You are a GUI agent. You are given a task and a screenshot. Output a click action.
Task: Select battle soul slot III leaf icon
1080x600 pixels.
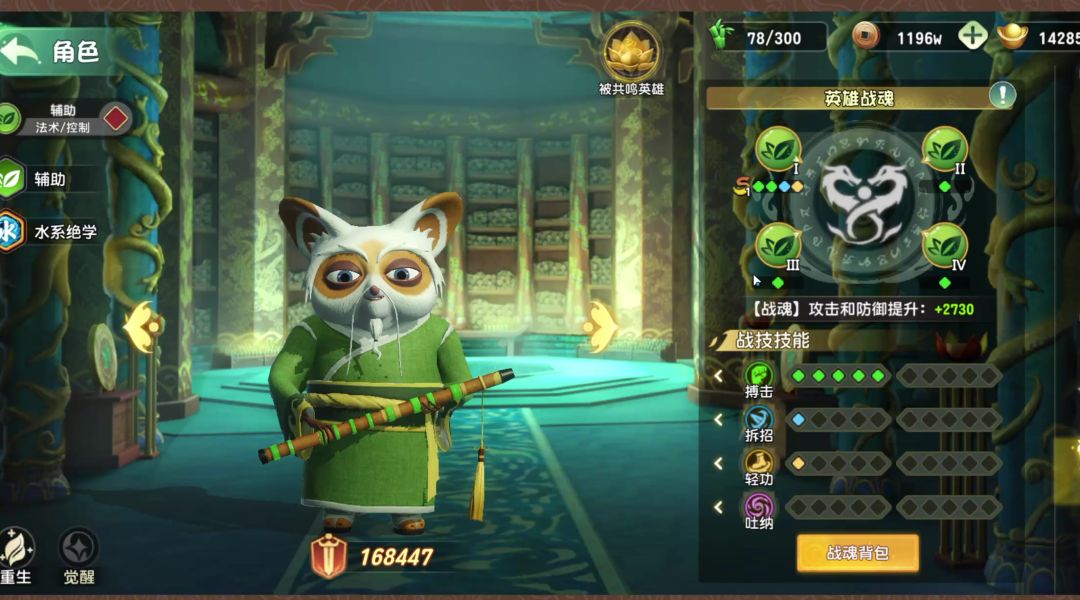click(778, 245)
